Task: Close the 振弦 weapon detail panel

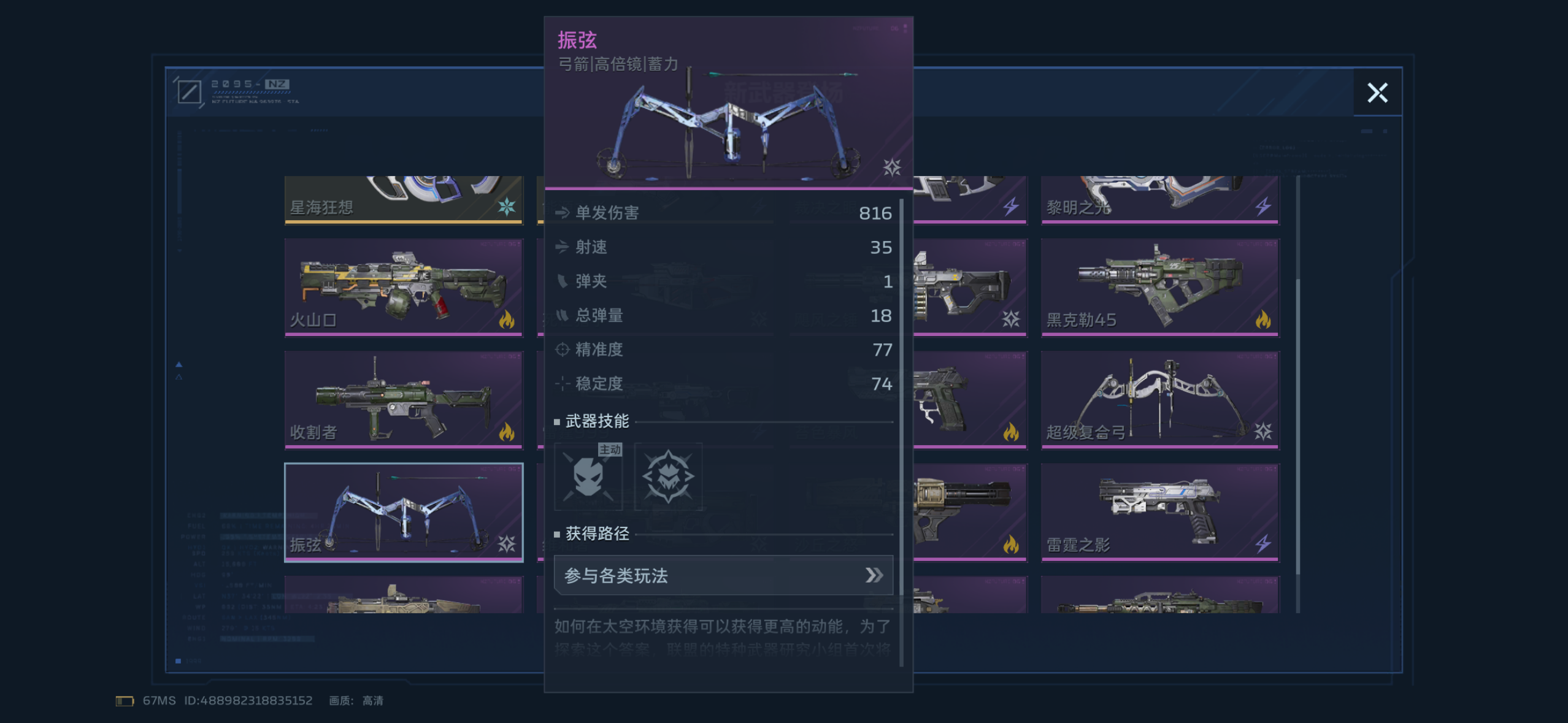Action: click(x=1378, y=93)
